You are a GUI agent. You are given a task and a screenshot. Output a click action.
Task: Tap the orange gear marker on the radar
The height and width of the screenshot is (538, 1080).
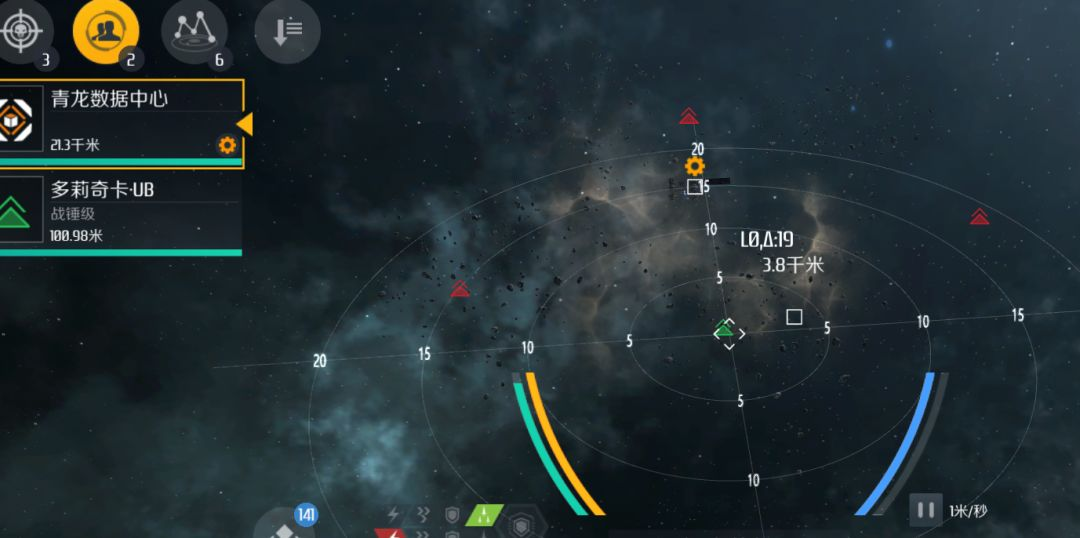(695, 166)
